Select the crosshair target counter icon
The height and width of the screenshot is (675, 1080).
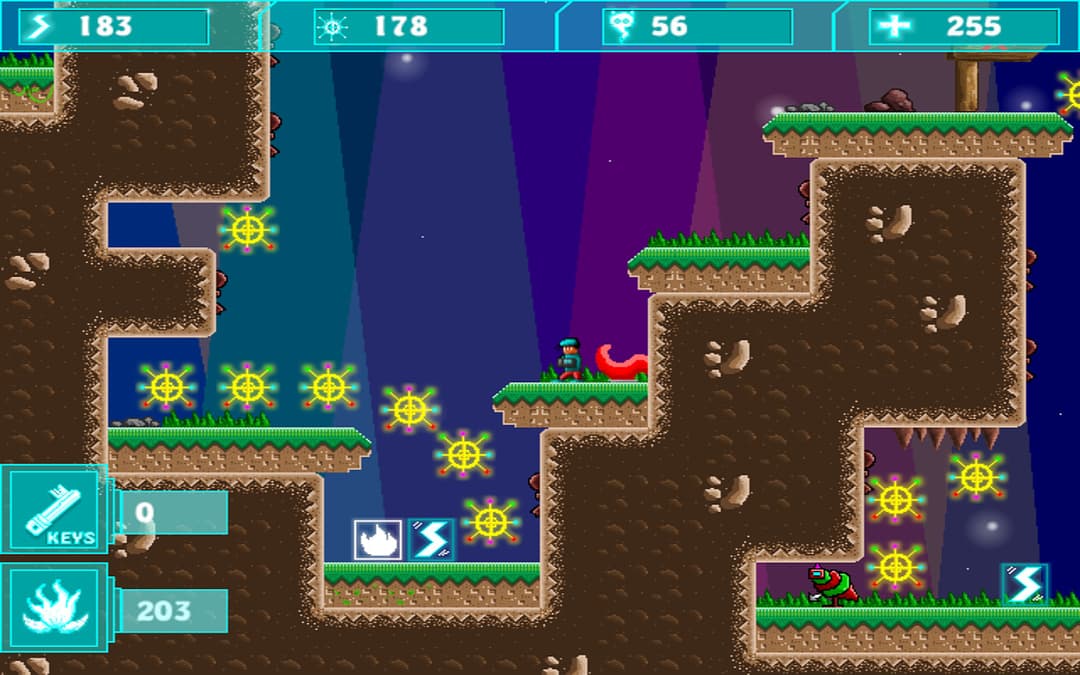point(331,27)
